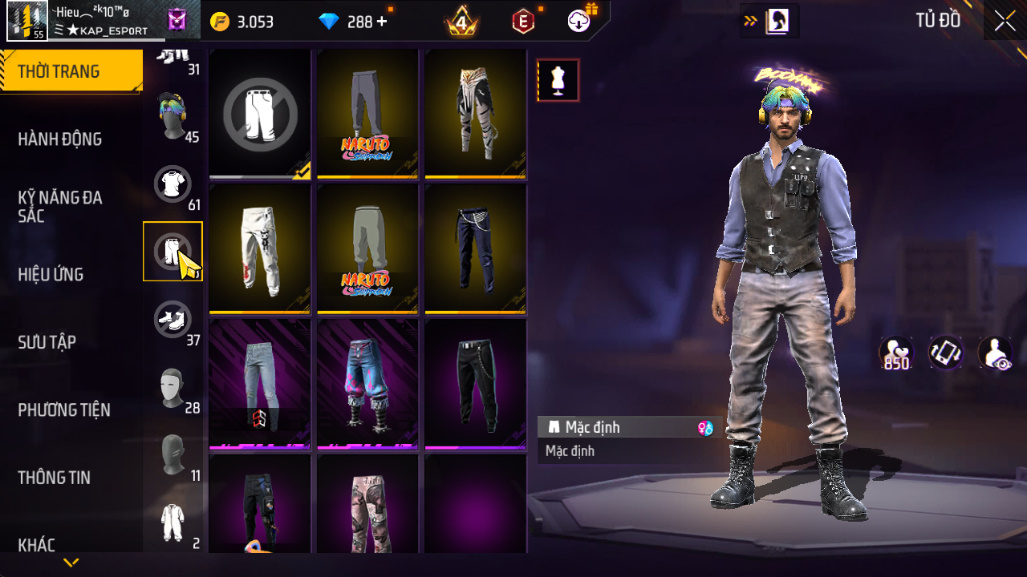
Task: Select the HIỆU ỨNG tab
Action: click(x=51, y=274)
